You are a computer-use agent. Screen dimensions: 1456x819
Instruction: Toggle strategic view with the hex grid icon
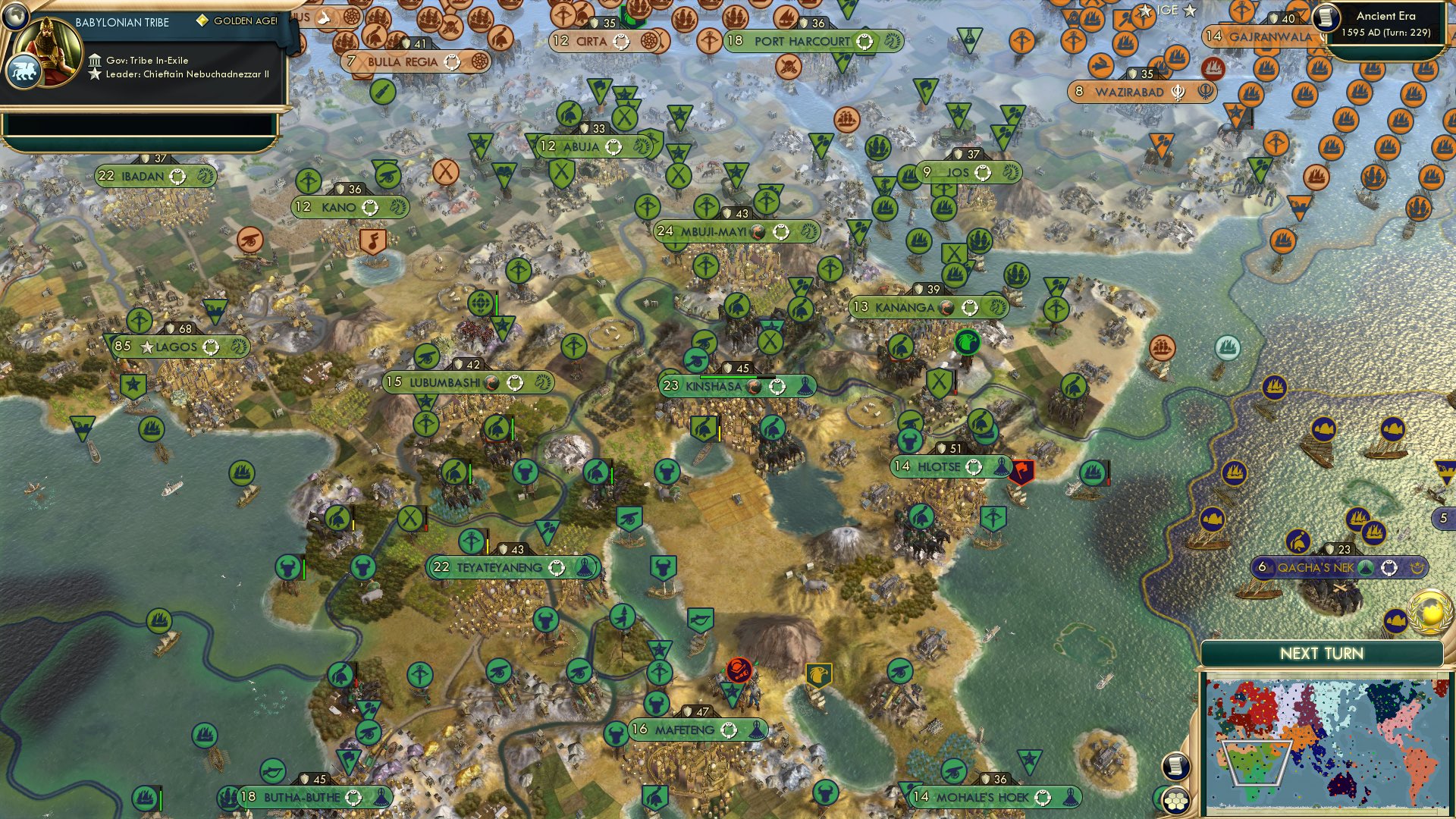click(1177, 802)
